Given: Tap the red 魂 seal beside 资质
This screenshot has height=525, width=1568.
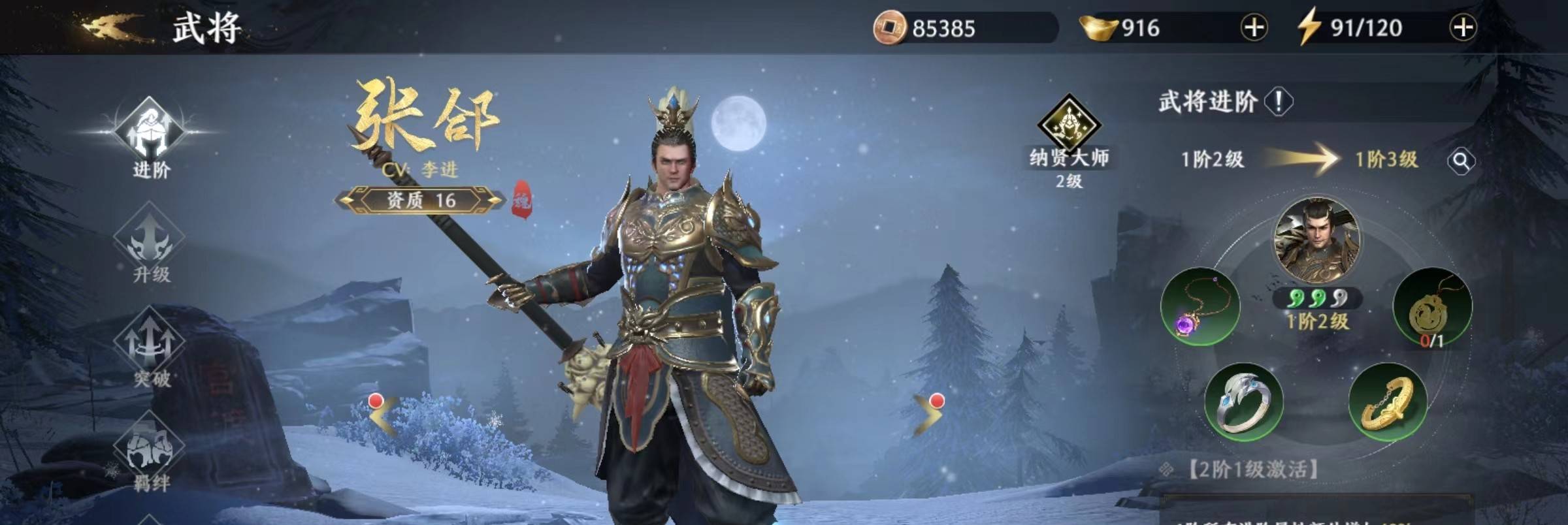Looking at the screenshot, I should [521, 200].
